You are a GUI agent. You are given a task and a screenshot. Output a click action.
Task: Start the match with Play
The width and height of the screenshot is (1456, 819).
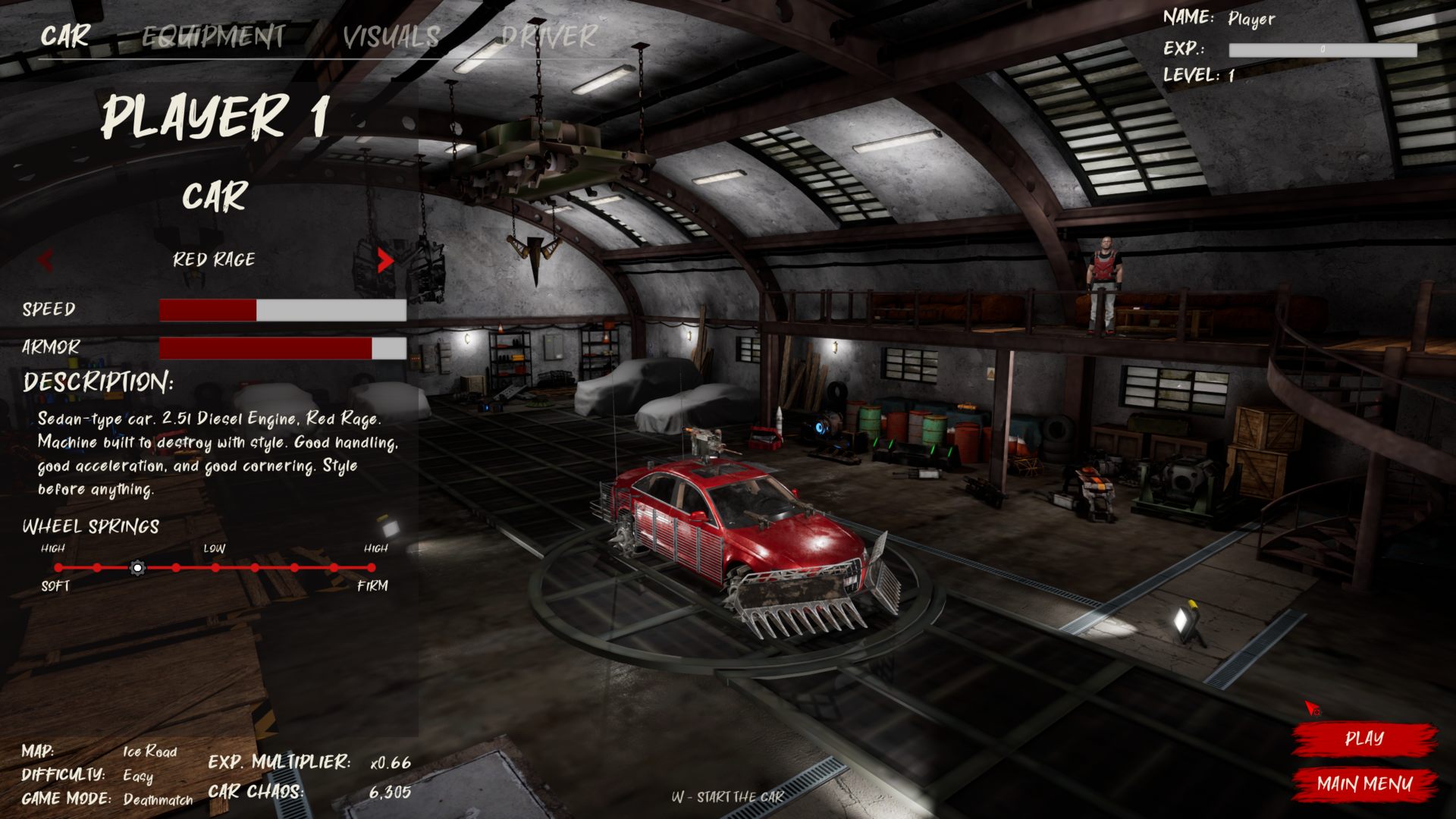1363,739
